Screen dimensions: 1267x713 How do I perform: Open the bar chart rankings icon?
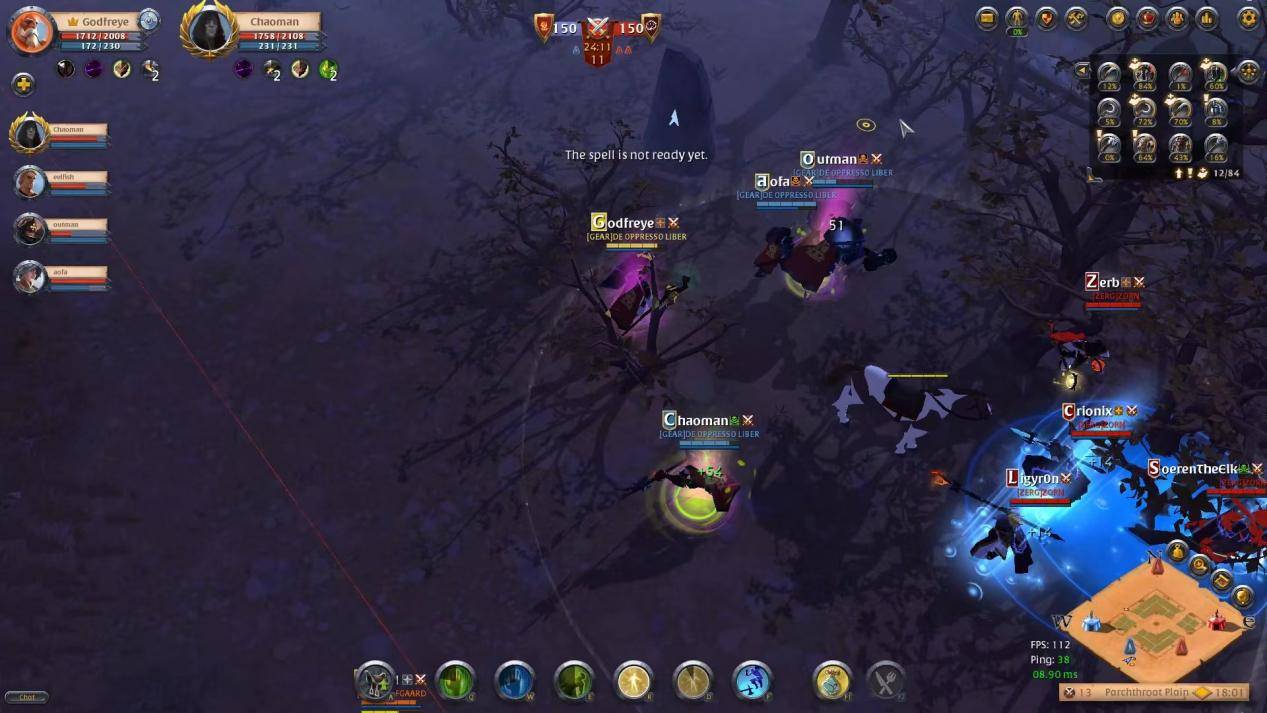[x=1206, y=18]
